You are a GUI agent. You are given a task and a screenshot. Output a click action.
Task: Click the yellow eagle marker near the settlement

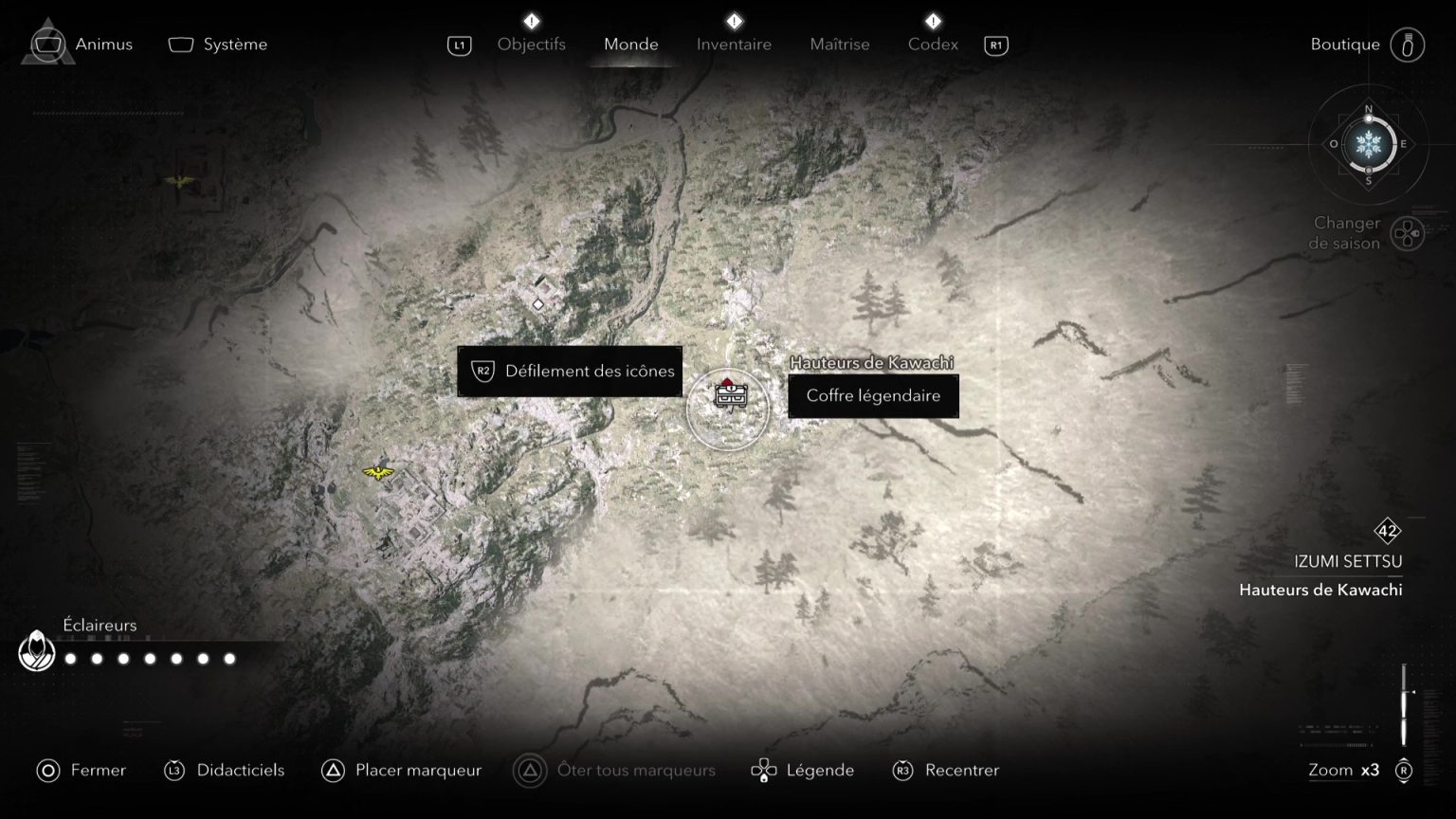tap(377, 472)
